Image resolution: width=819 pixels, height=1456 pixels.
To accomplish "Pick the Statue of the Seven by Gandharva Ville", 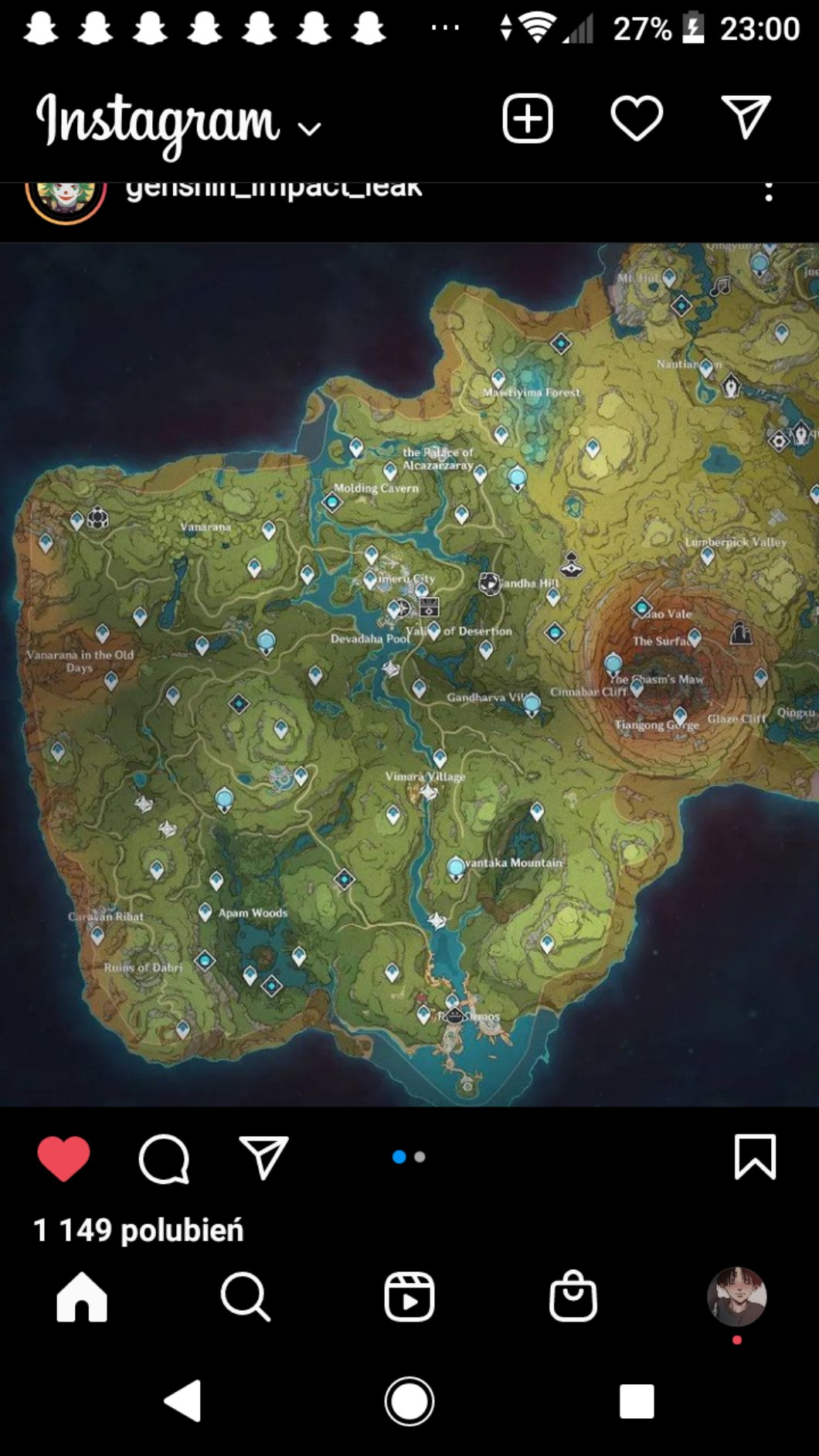I will coord(532,703).
